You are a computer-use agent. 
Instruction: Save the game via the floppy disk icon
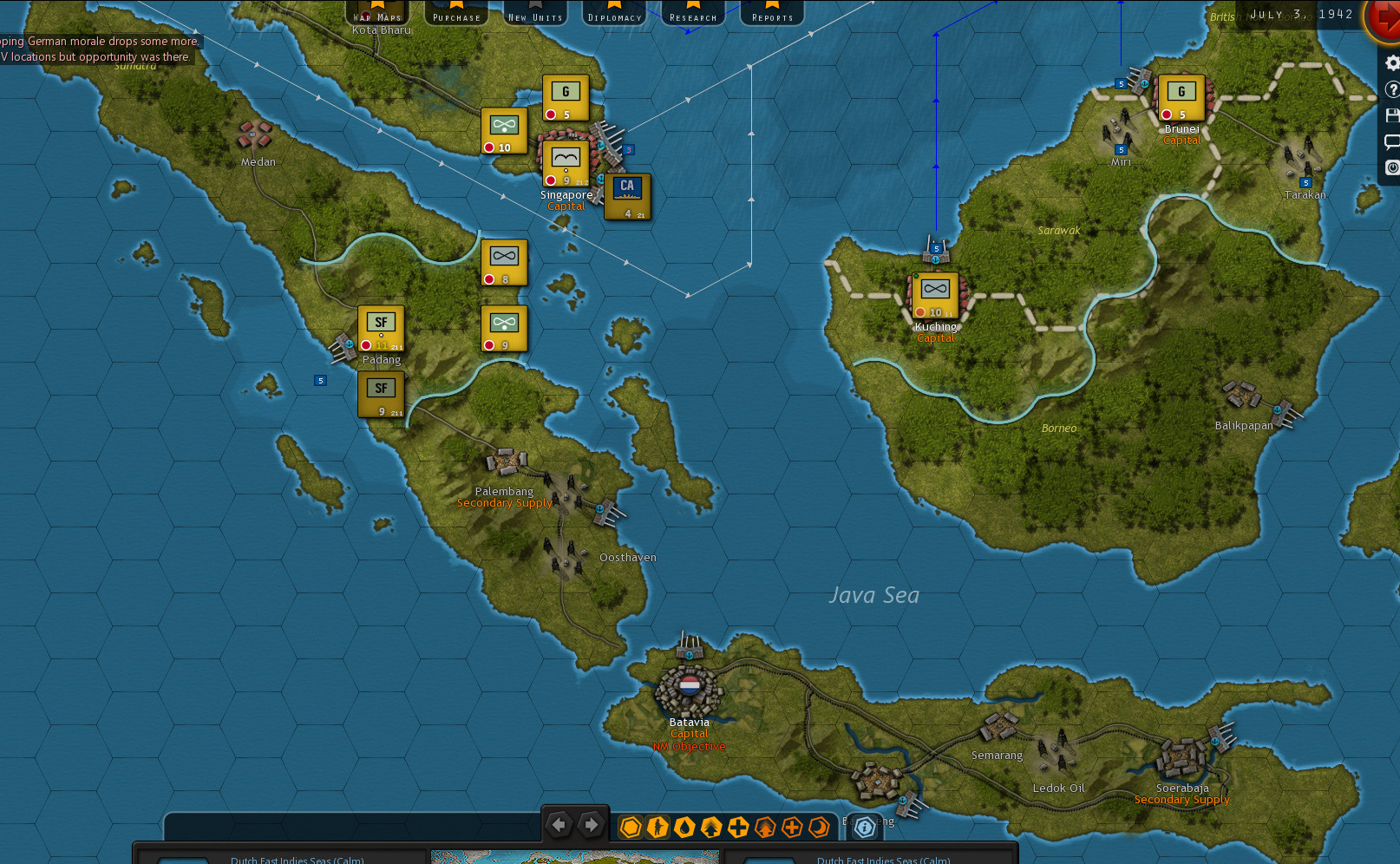[1392, 115]
